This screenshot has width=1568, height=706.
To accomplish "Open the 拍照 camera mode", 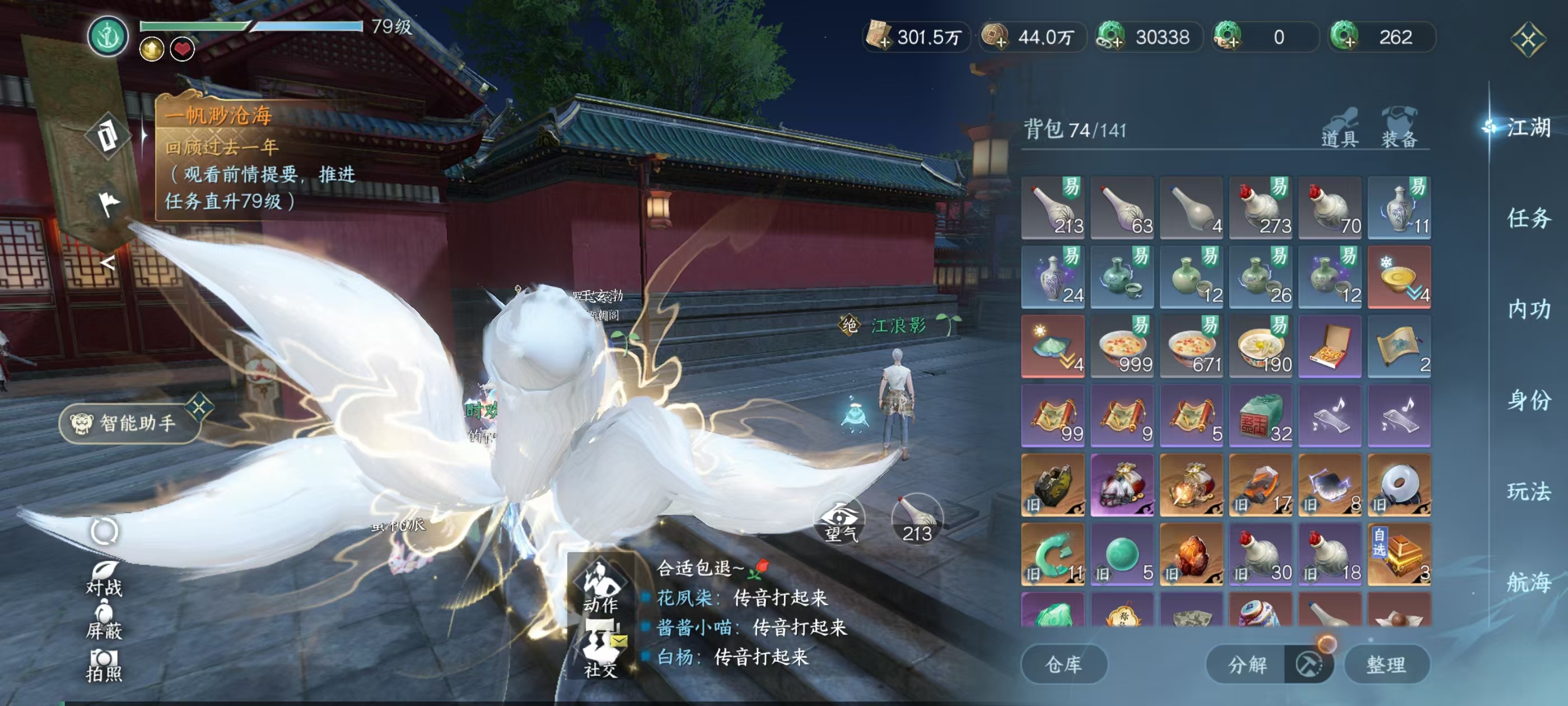I will pos(104,665).
